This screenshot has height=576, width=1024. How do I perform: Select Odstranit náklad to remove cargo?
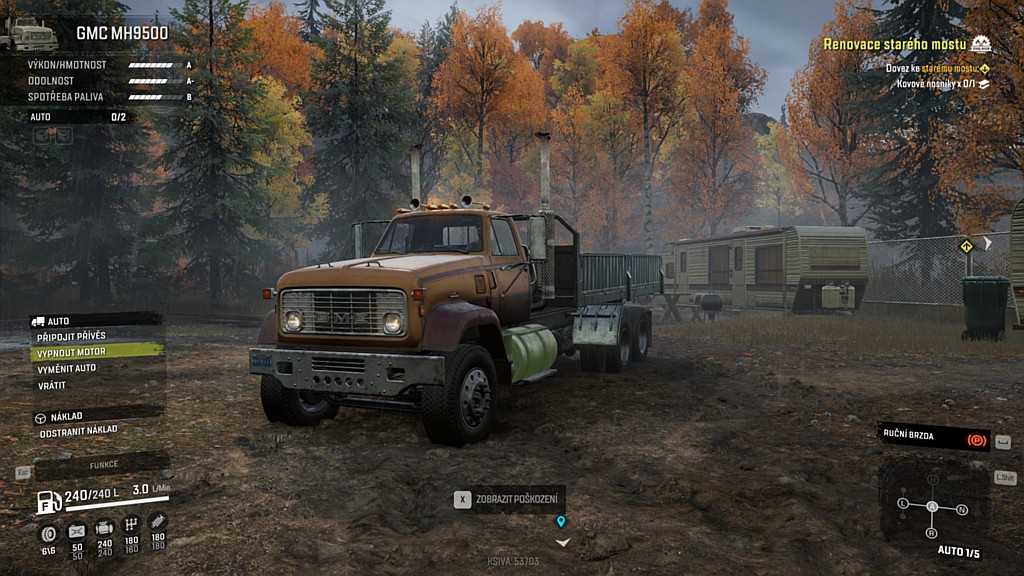click(x=78, y=430)
